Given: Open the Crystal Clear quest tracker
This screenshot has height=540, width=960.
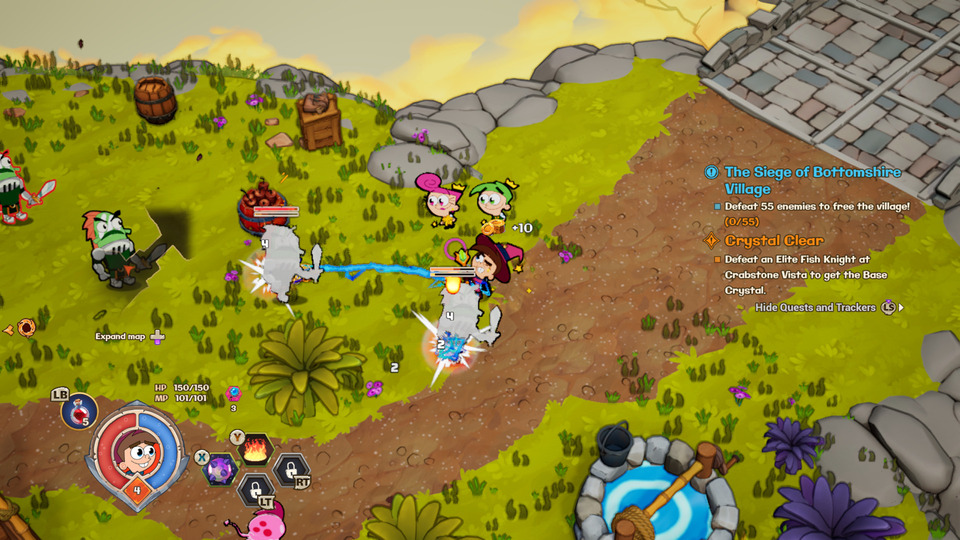Looking at the screenshot, I should [x=774, y=240].
